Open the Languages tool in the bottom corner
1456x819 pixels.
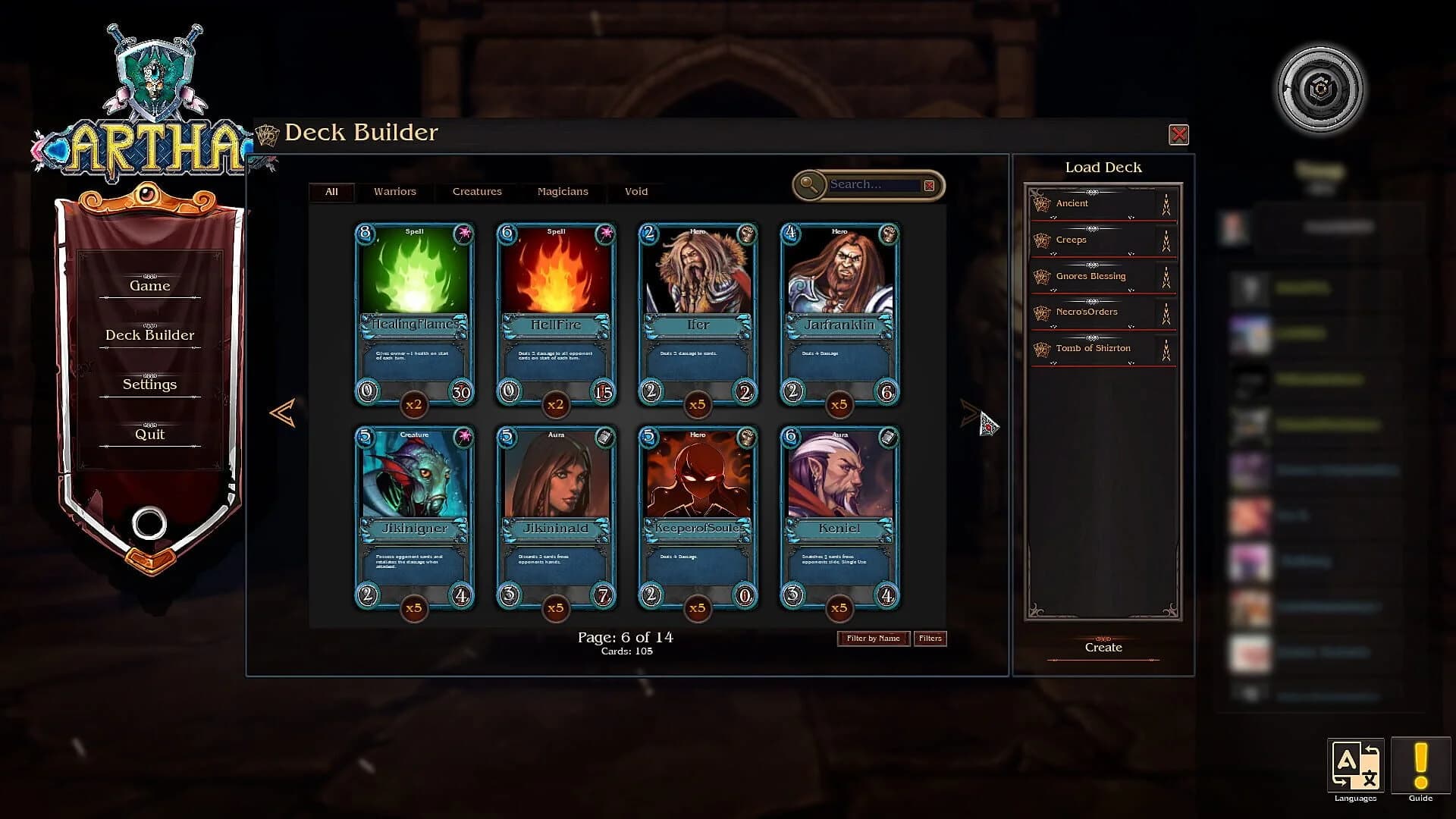(x=1355, y=766)
